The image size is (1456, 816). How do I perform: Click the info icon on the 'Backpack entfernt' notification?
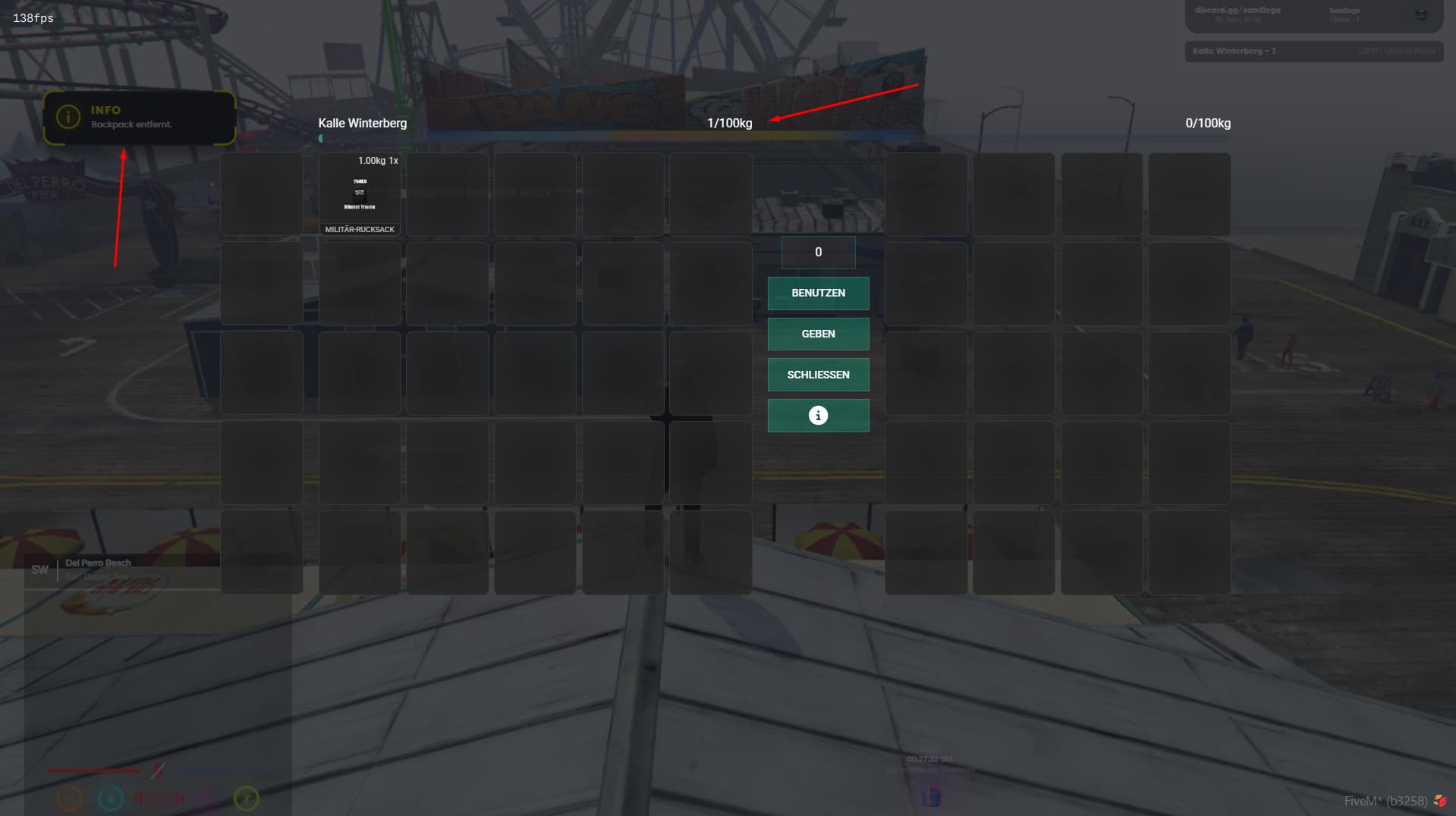pyautogui.click(x=69, y=116)
